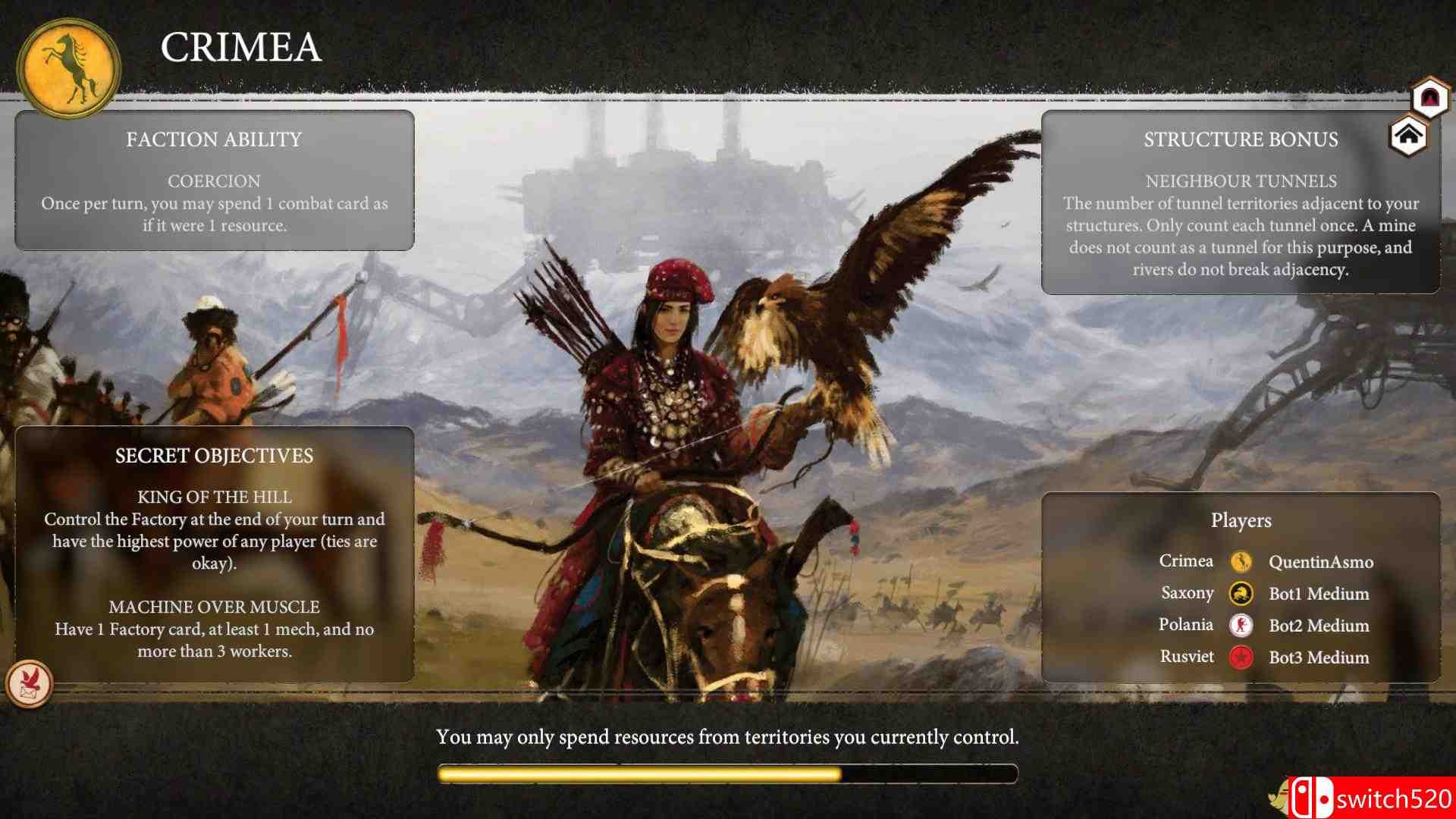Image resolution: width=1456 pixels, height=819 pixels.
Task: Select the Polania white eagle icon
Action: (1241, 626)
